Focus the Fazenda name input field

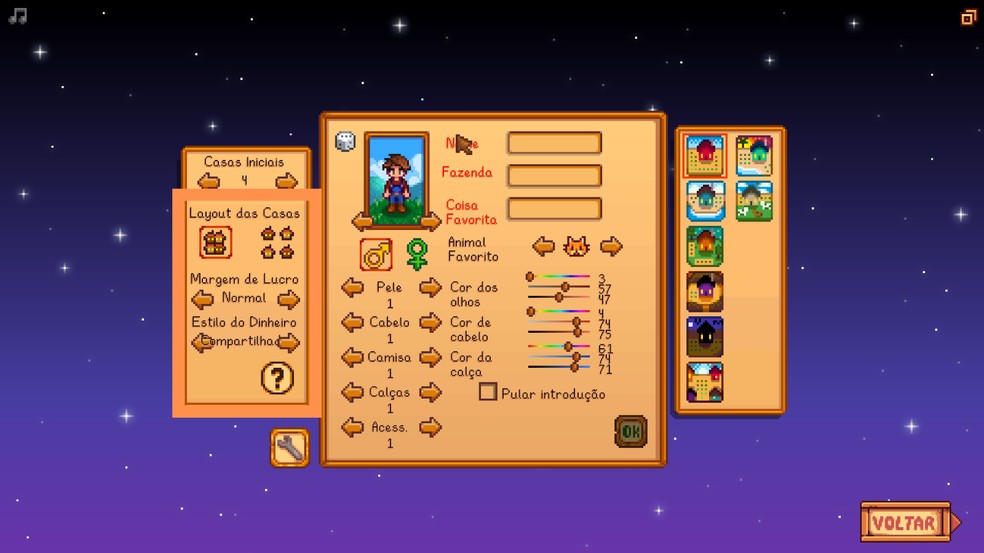point(554,176)
